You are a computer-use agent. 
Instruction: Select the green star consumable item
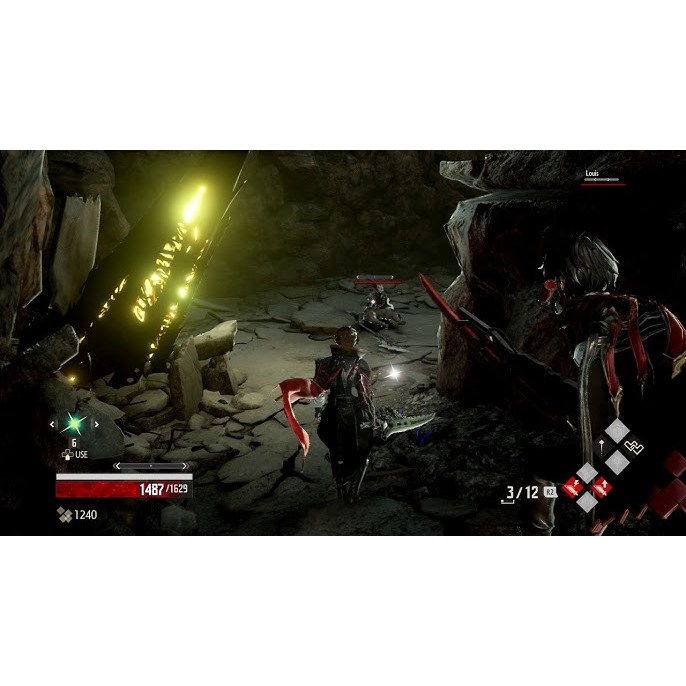pos(73,424)
